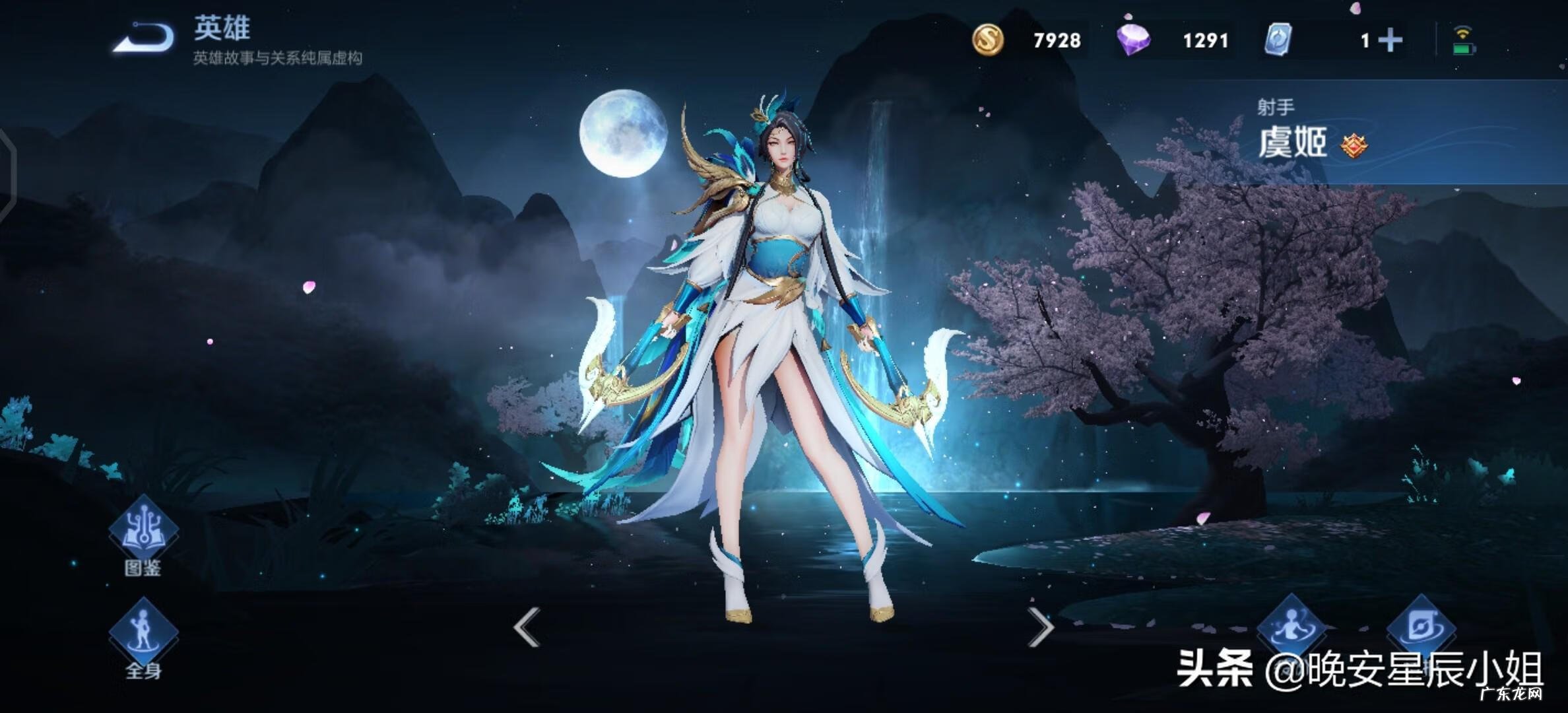Select the 射手 role label
The image size is (1568, 713).
pos(1276,106)
